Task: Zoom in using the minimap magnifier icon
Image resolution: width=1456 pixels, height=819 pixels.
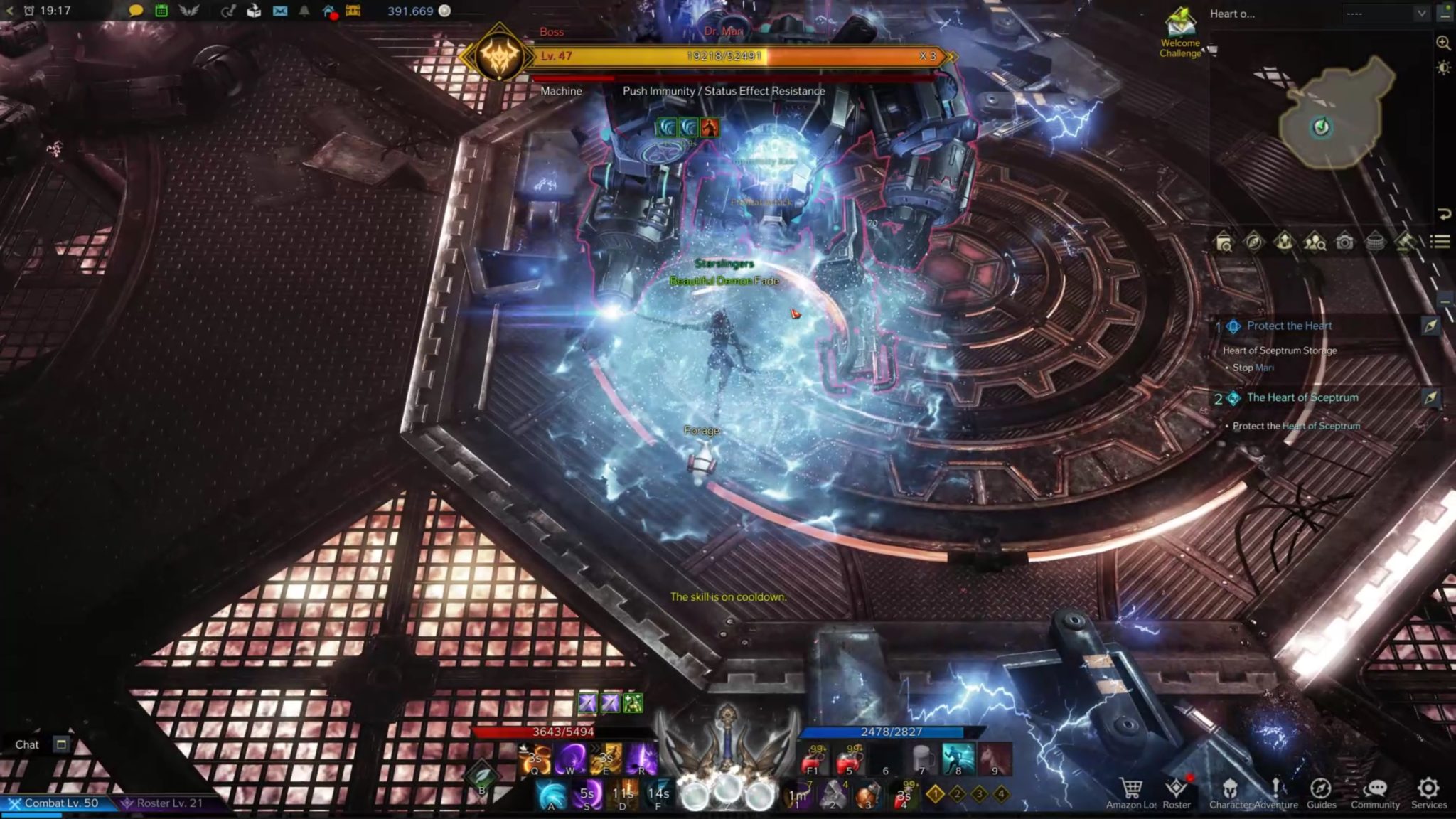Action: (1442, 43)
